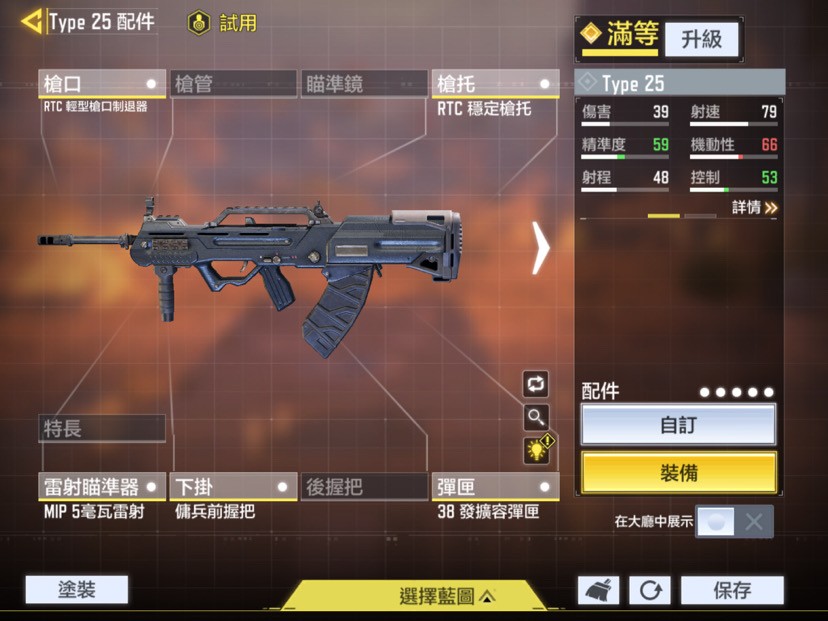This screenshot has width=828, height=621.
Task: Open the 下掛 underbarrel slot
Action: coord(233,487)
